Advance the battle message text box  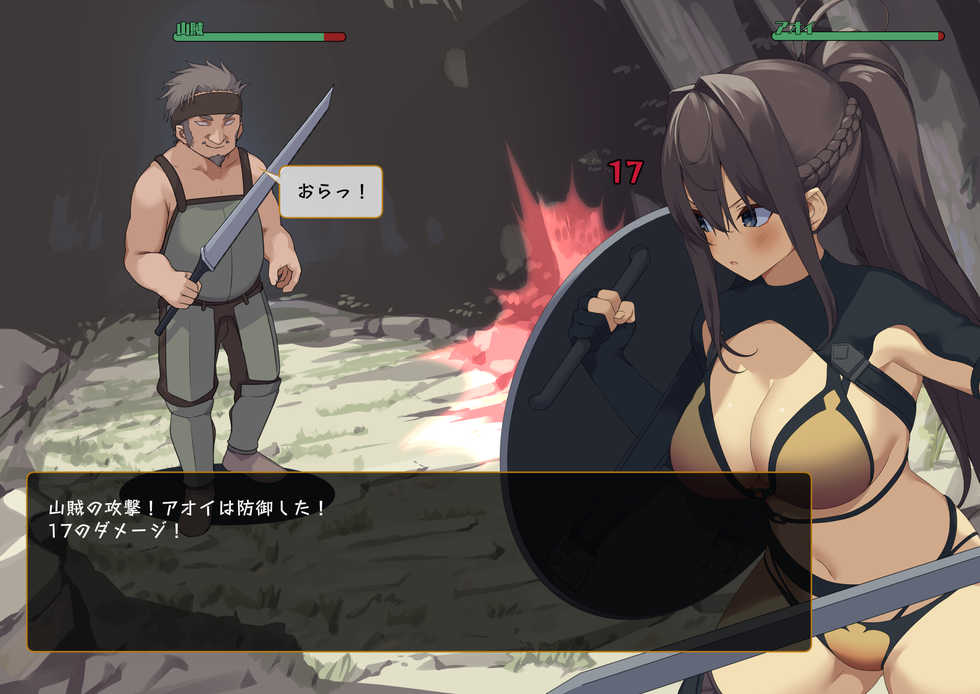(418, 562)
